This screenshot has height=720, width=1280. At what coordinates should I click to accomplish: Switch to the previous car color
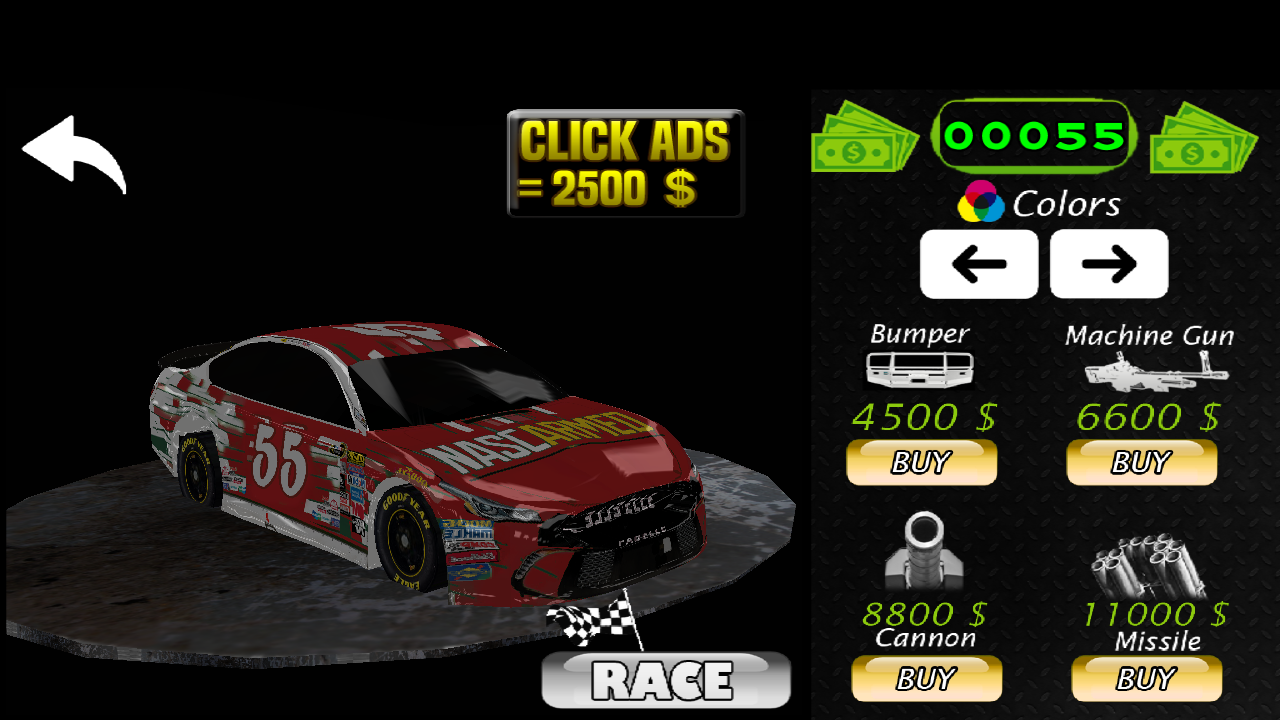tap(978, 264)
